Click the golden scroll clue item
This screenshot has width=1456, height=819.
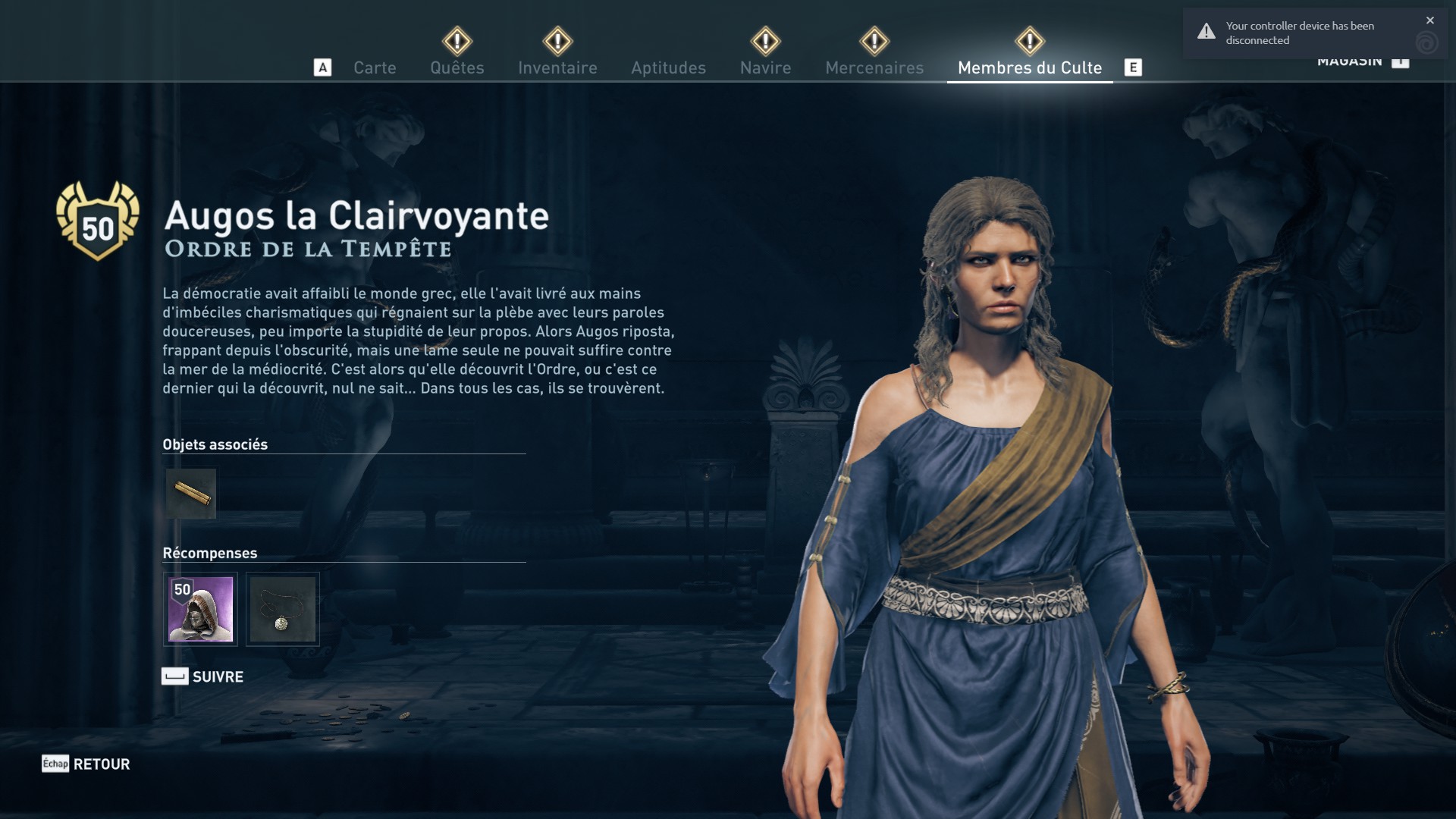191,494
